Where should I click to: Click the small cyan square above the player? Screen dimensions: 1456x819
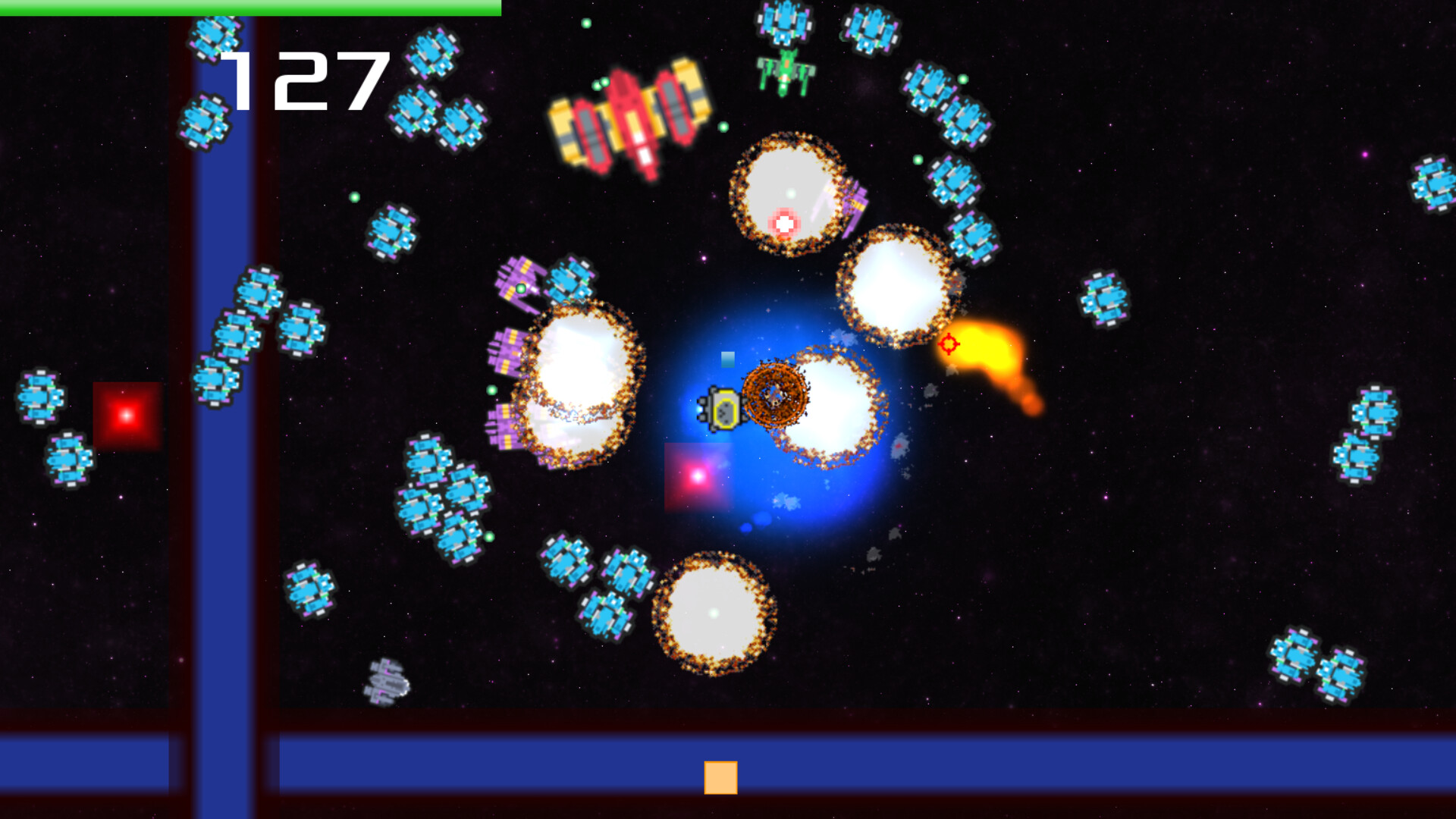click(x=728, y=358)
